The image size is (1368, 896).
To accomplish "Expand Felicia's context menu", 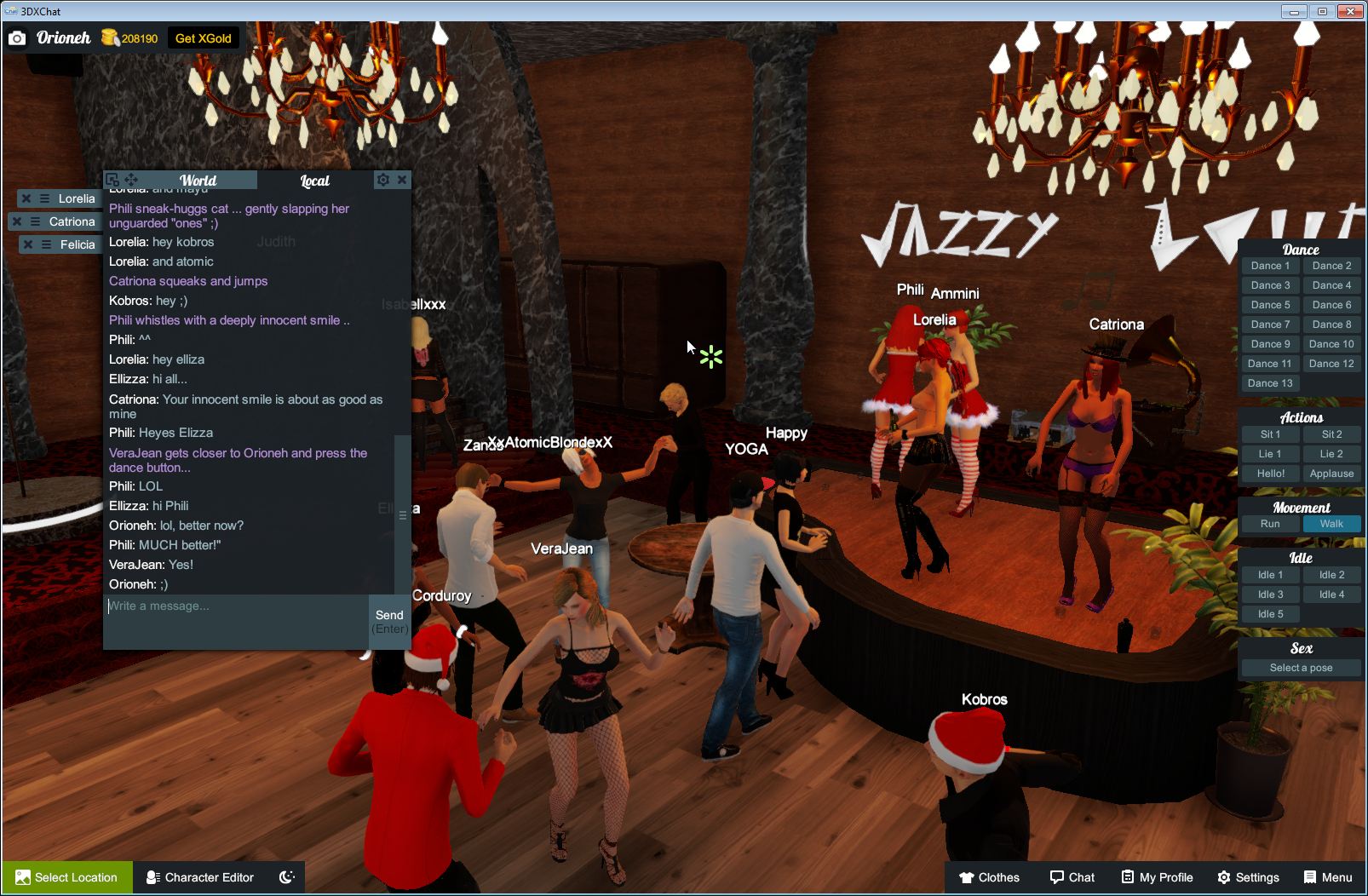I will point(46,244).
